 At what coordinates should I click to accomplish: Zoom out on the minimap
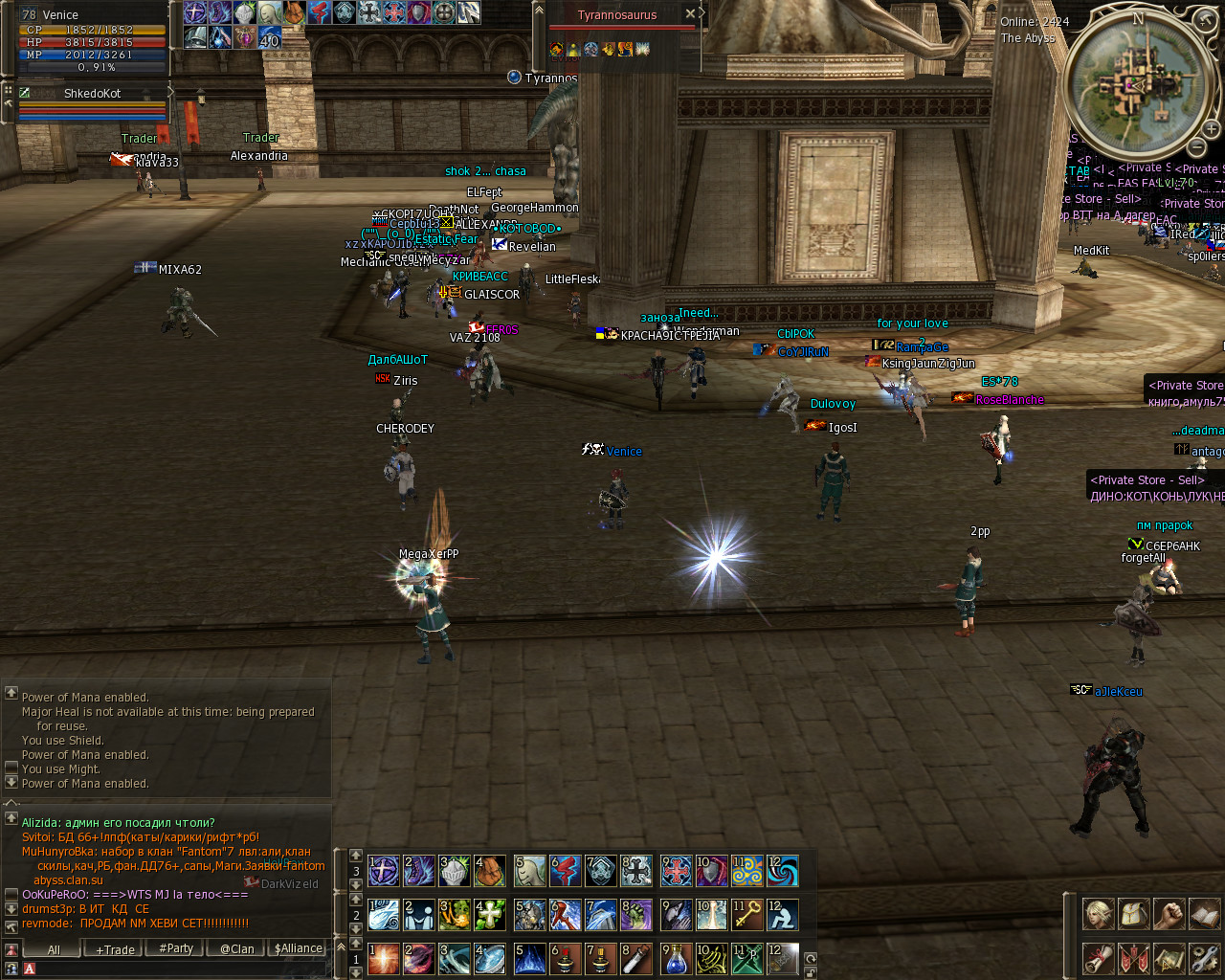[1196, 147]
